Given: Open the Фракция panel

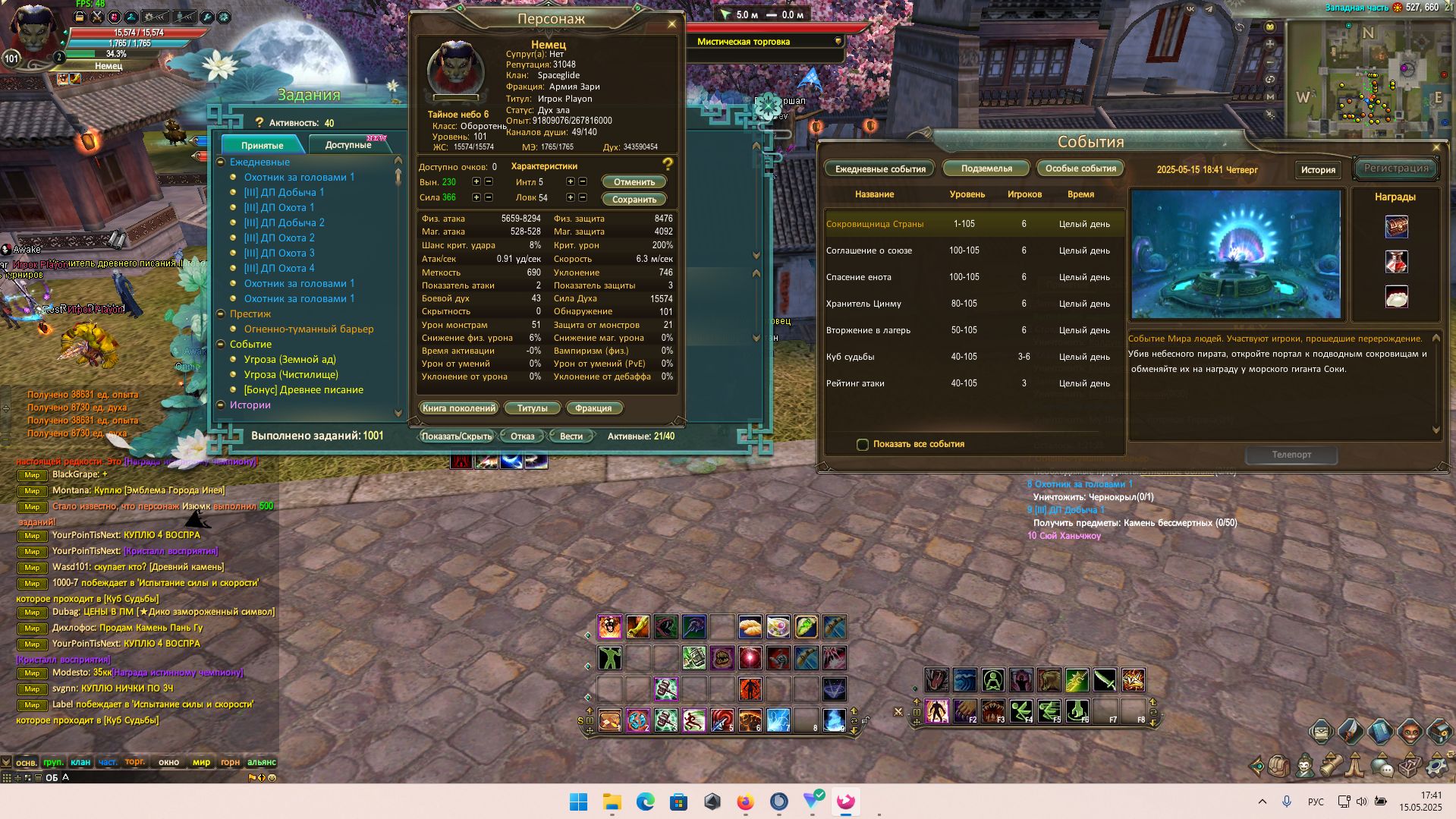Looking at the screenshot, I should 593,408.
